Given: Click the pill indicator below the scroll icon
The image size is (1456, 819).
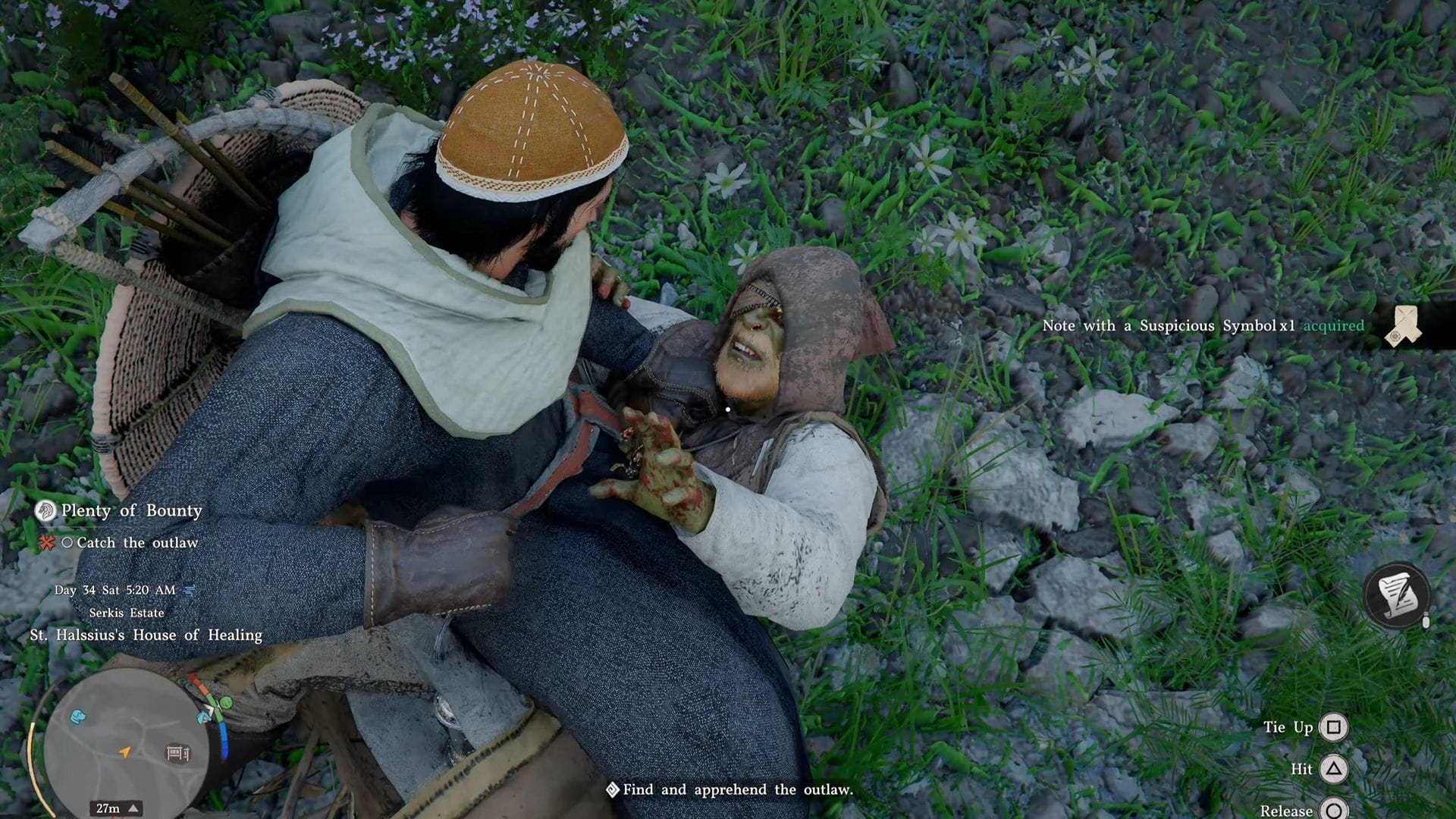Looking at the screenshot, I should 1426,620.
